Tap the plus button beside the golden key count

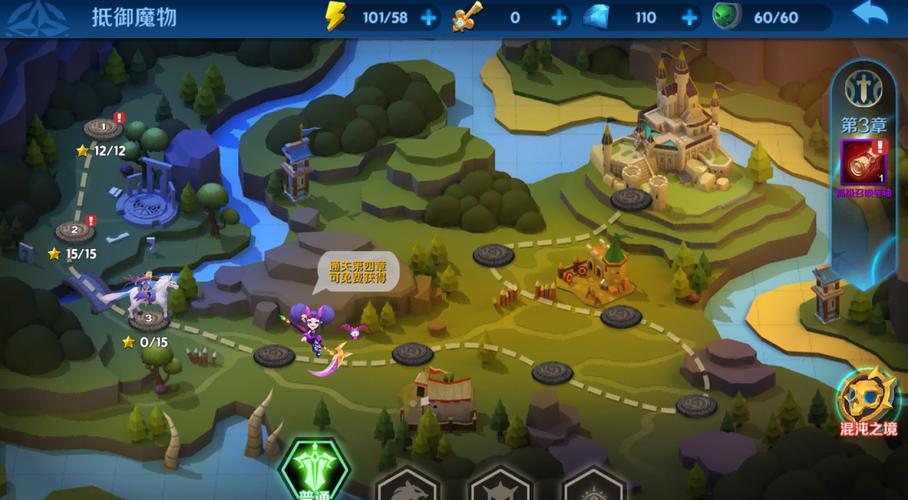(x=559, y=17)
